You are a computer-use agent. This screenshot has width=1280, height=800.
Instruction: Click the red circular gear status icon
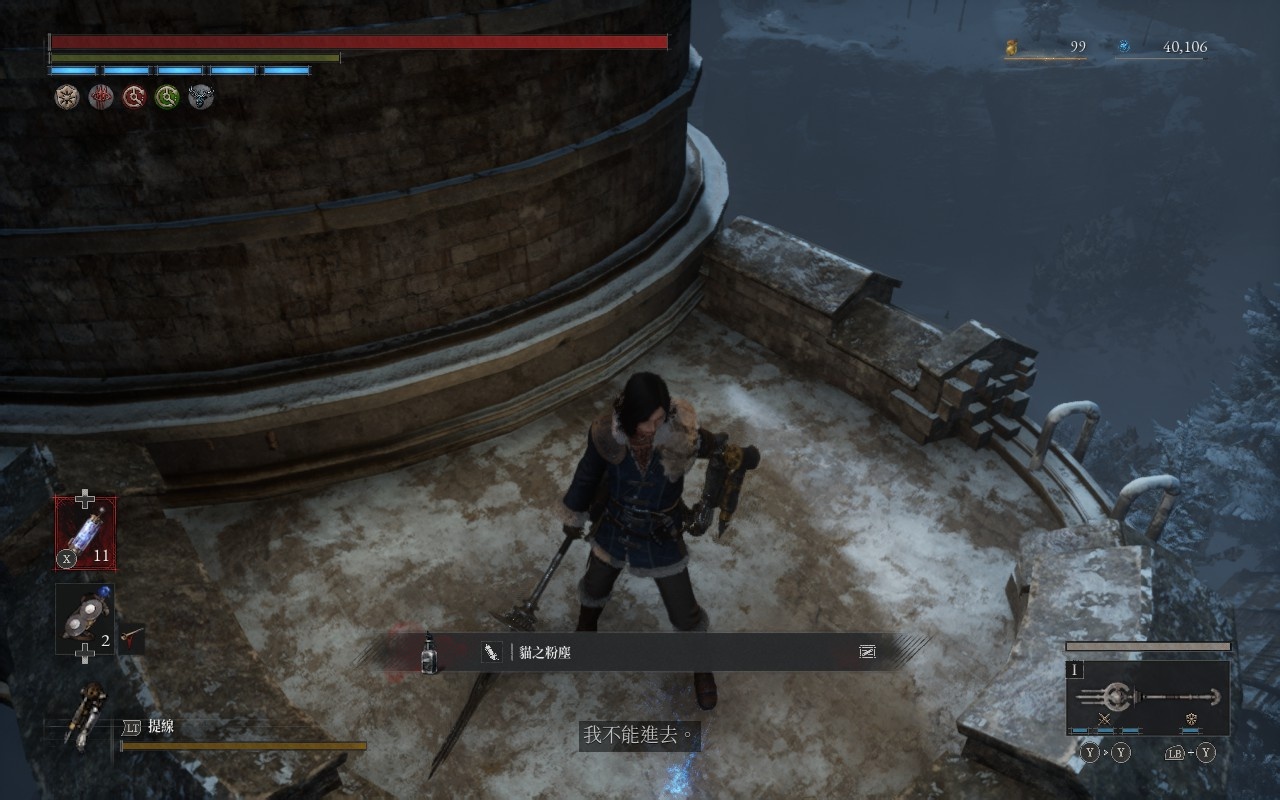[x=134, y=96]
